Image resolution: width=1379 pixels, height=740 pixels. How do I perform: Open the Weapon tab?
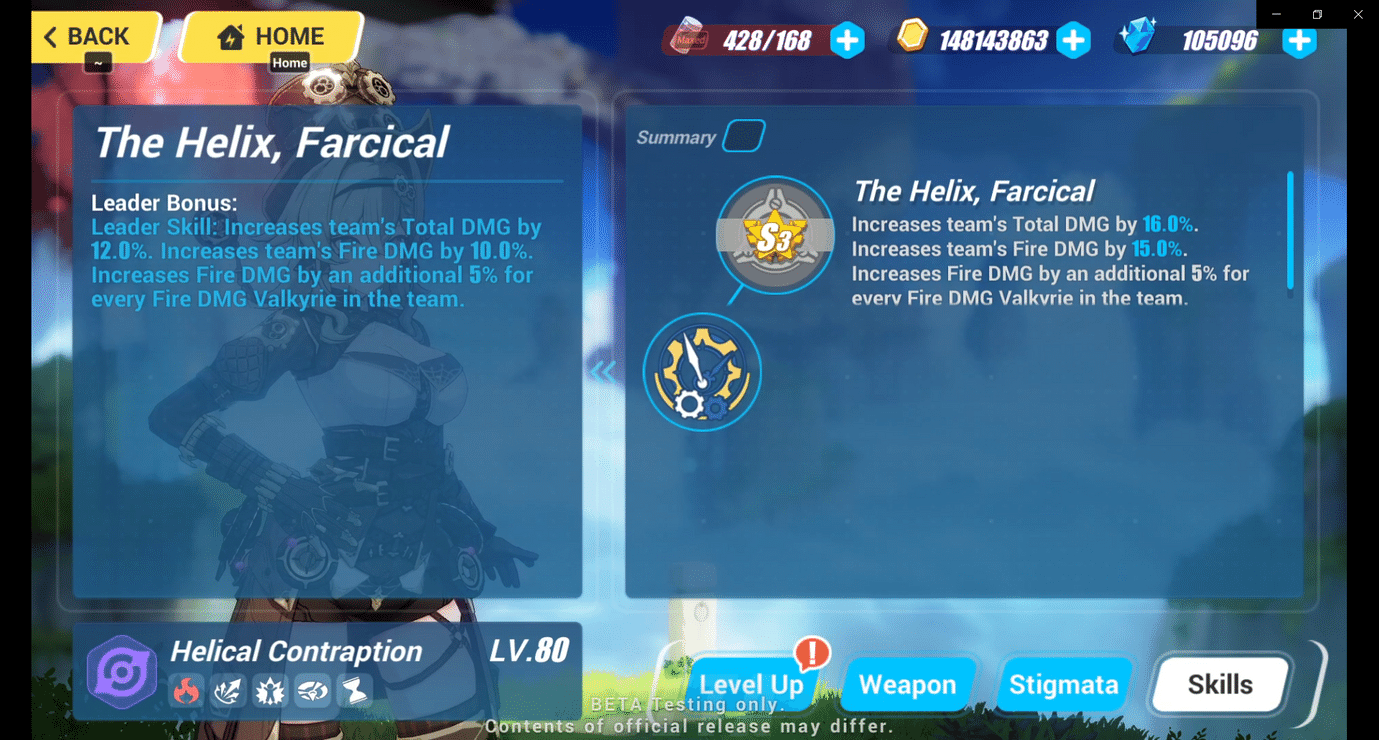click(907, 684)
